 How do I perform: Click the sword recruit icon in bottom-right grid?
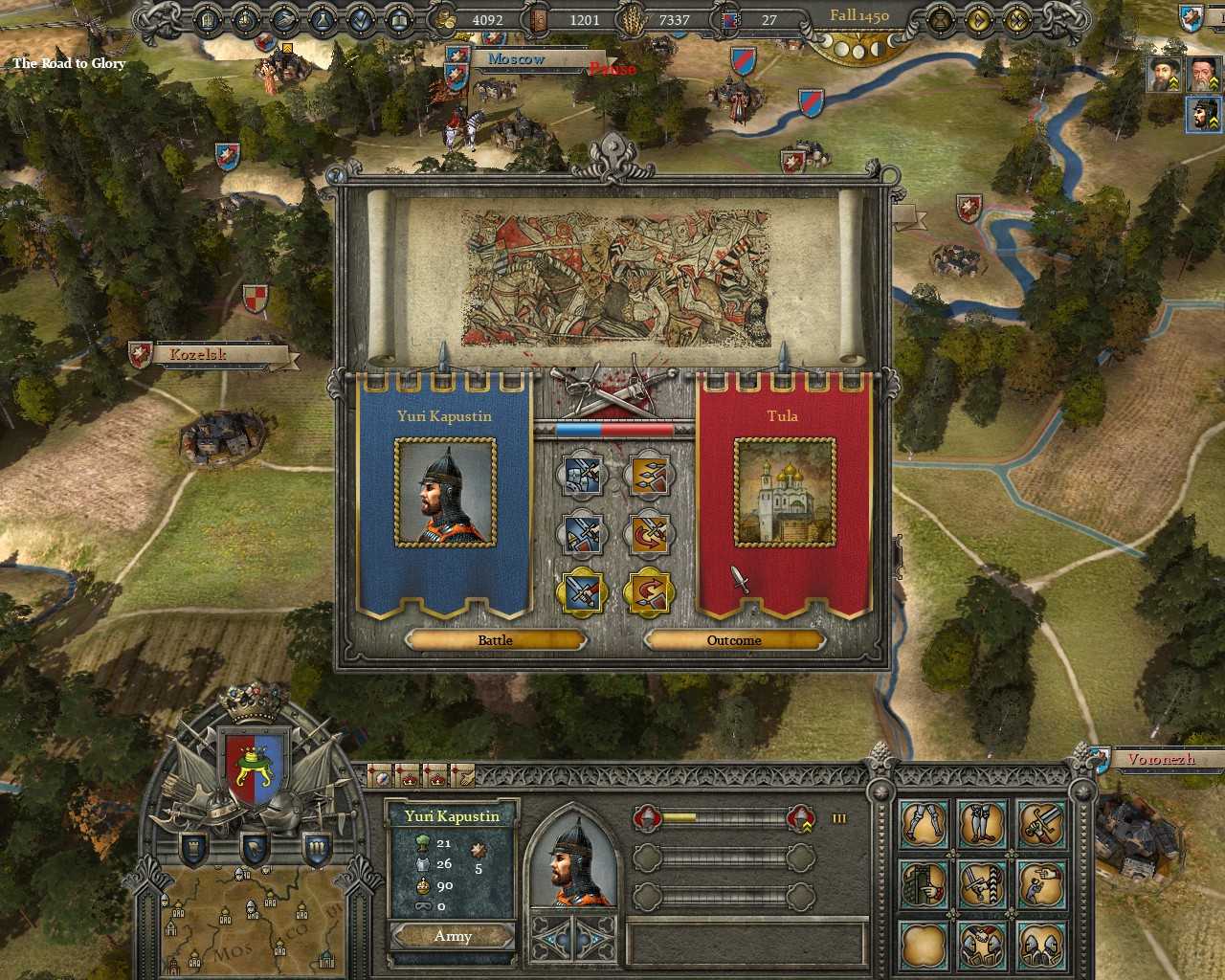(1043, 825)
